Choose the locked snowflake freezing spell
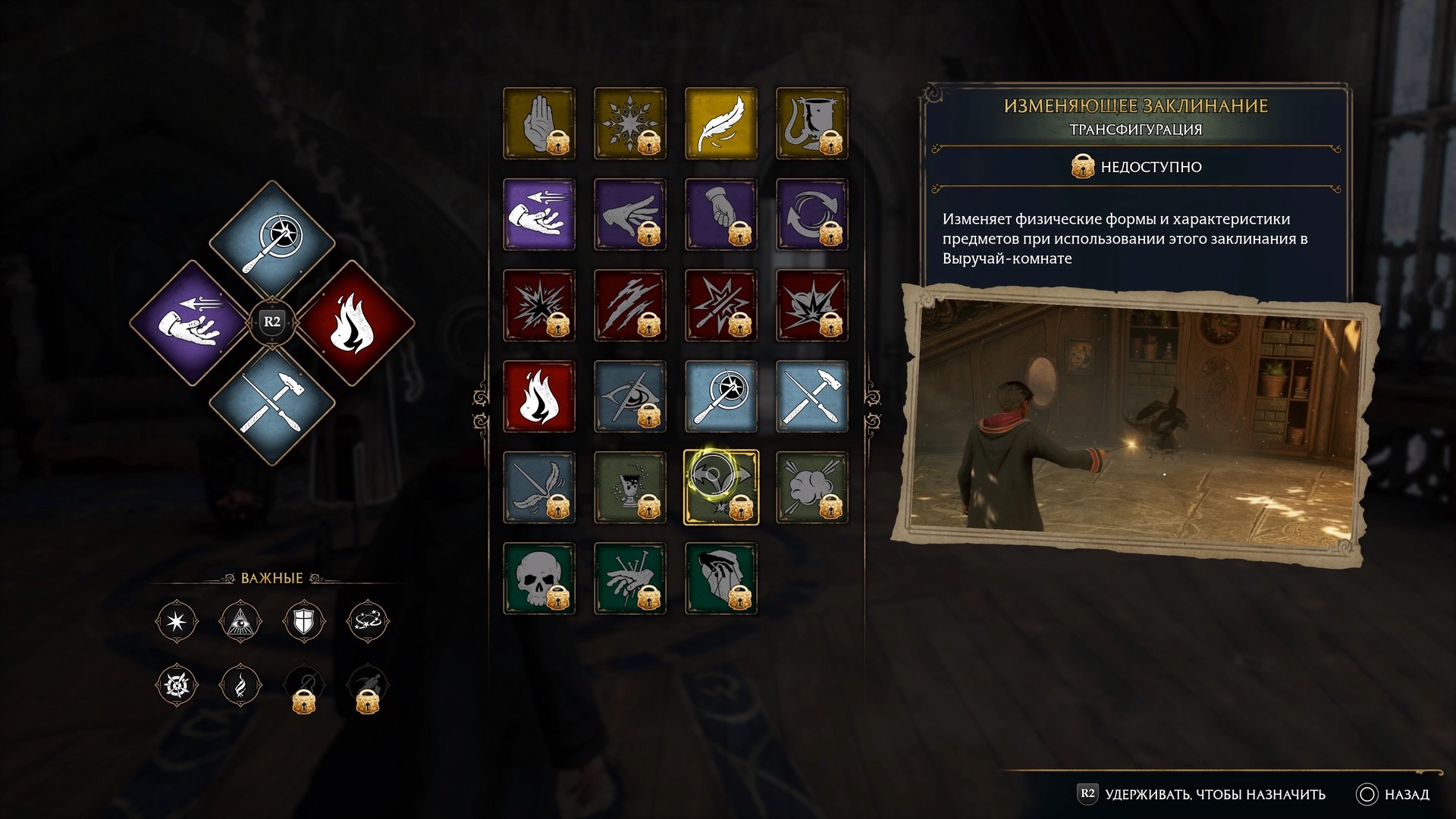 point(629,123)
